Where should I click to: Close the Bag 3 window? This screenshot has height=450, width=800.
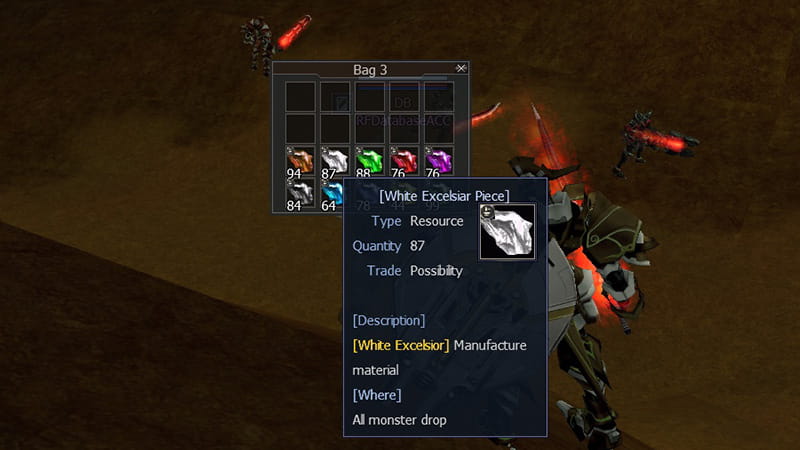click(460, 68)
